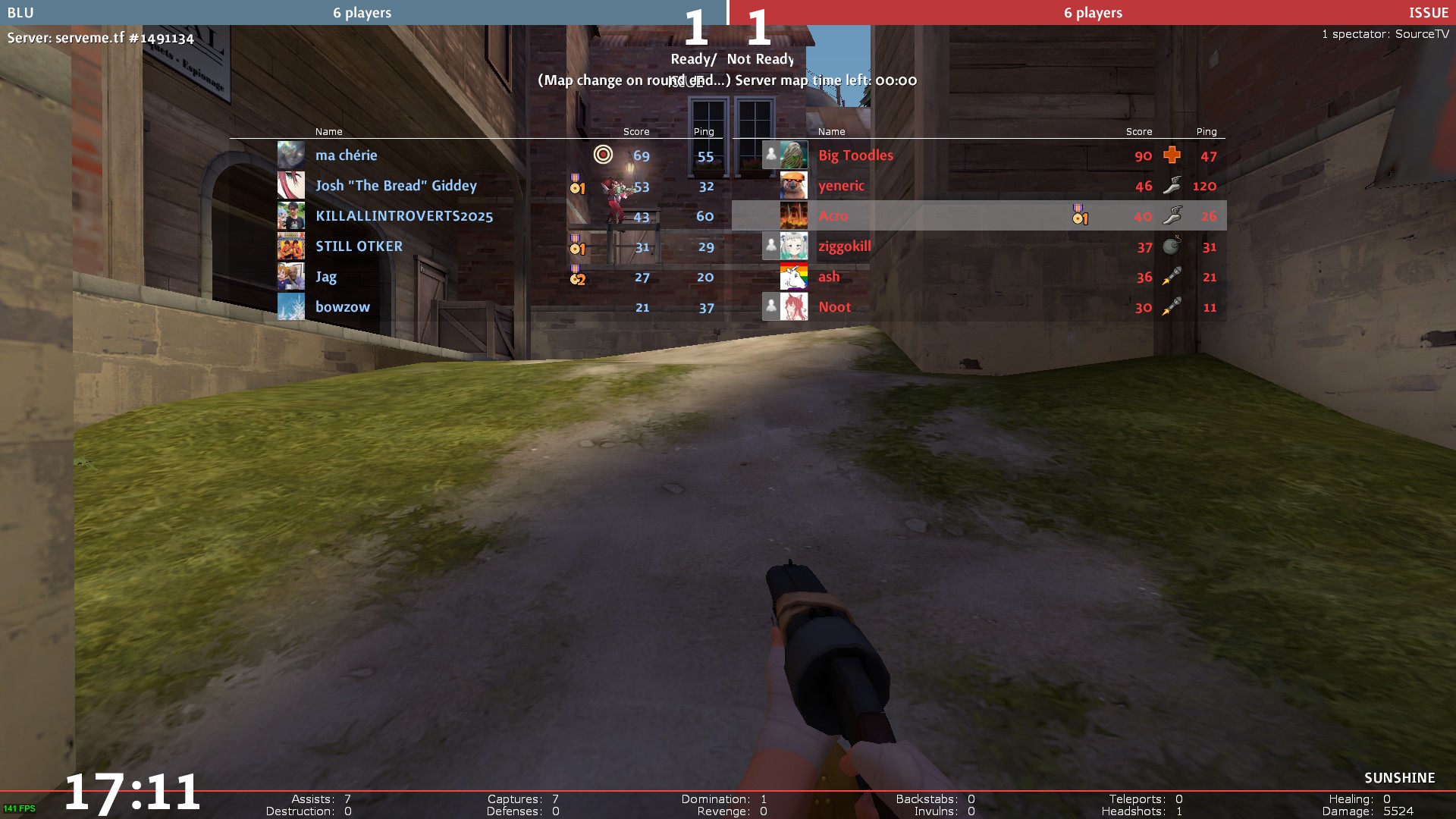
Task: Select Noot's red-haired avatar
Action: (794, 307)
